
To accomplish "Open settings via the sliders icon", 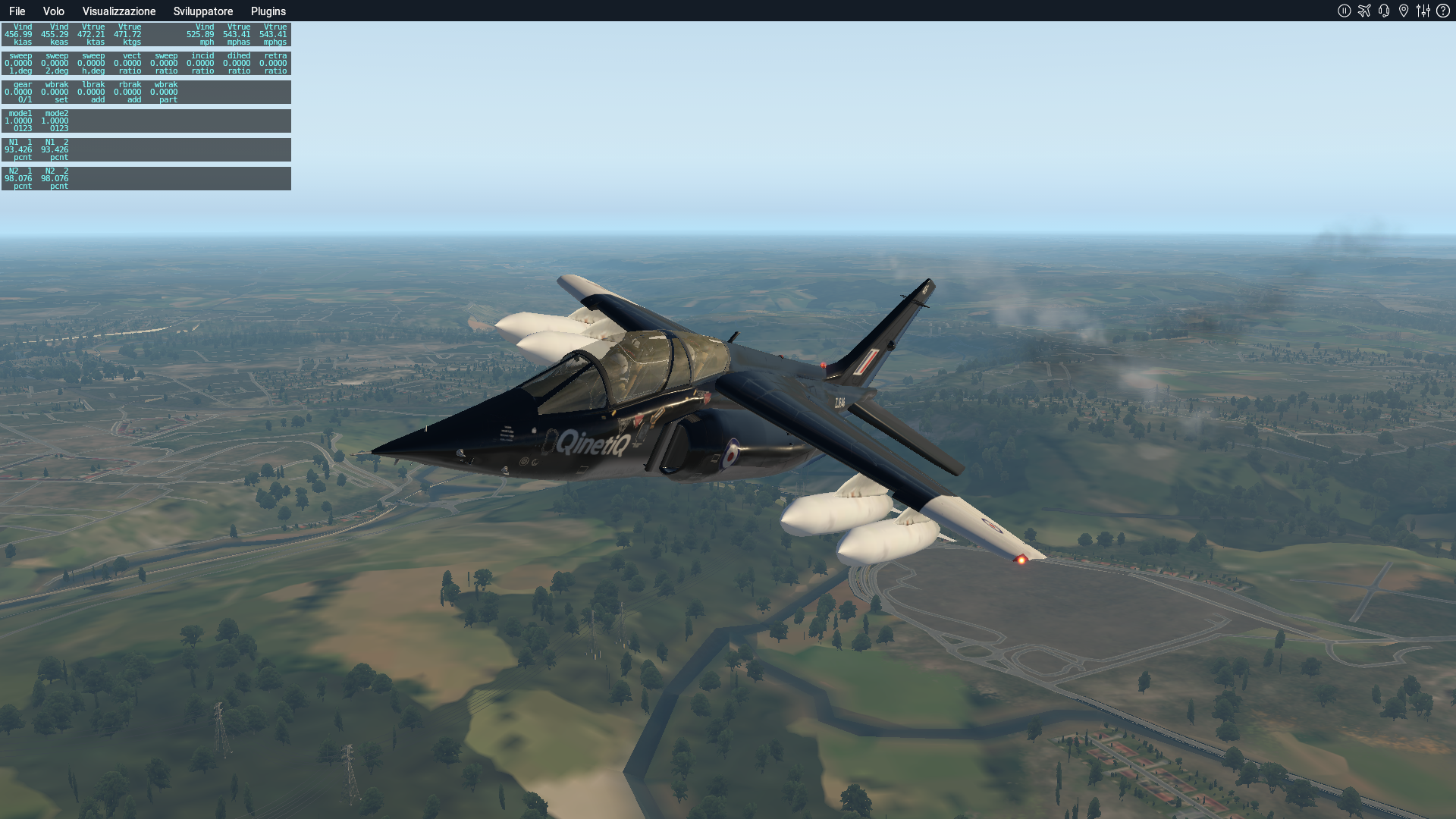I will tap(1423, 11).
